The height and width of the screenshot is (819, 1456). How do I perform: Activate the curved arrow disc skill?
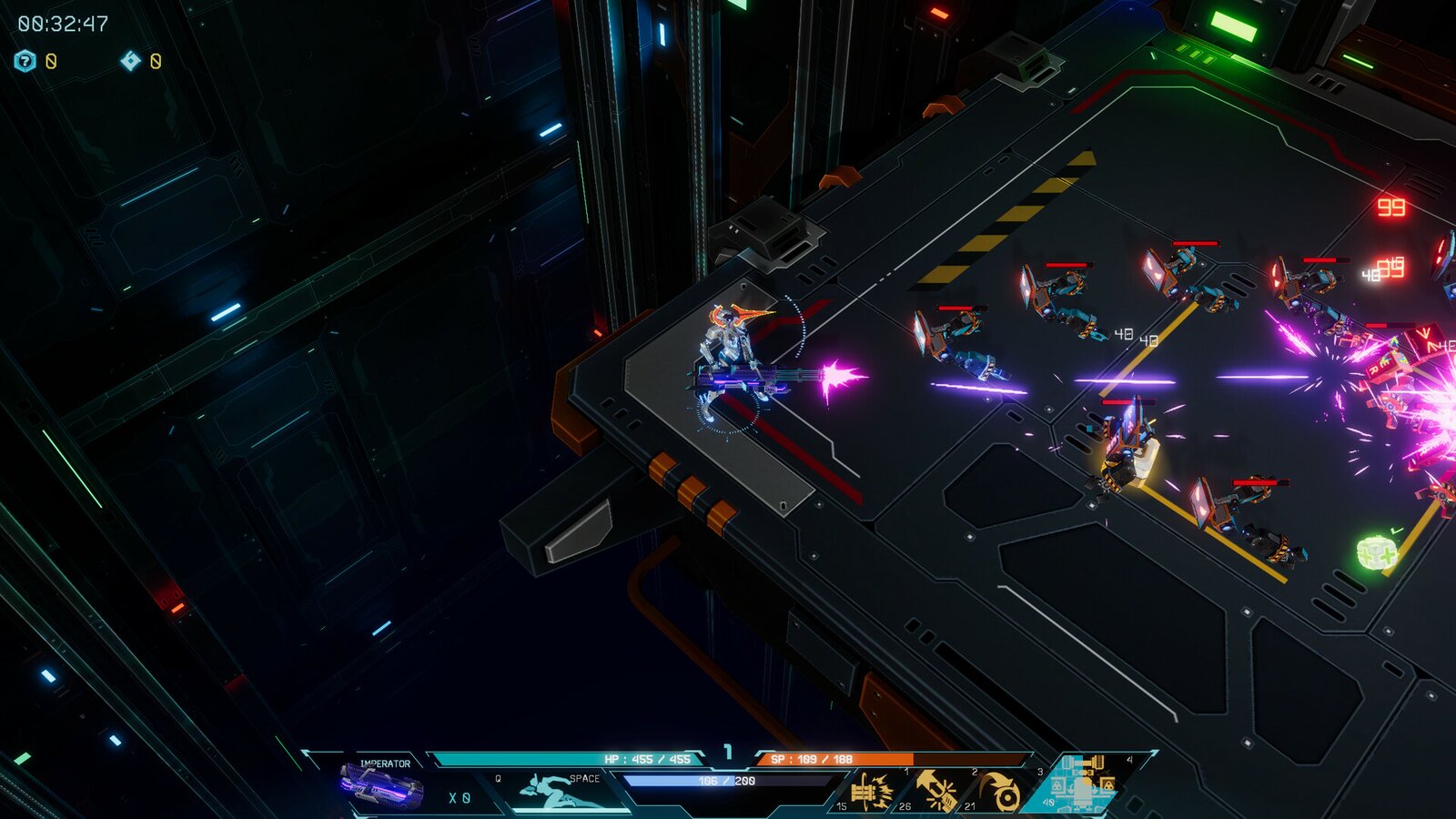click(x=1003, y=792)
